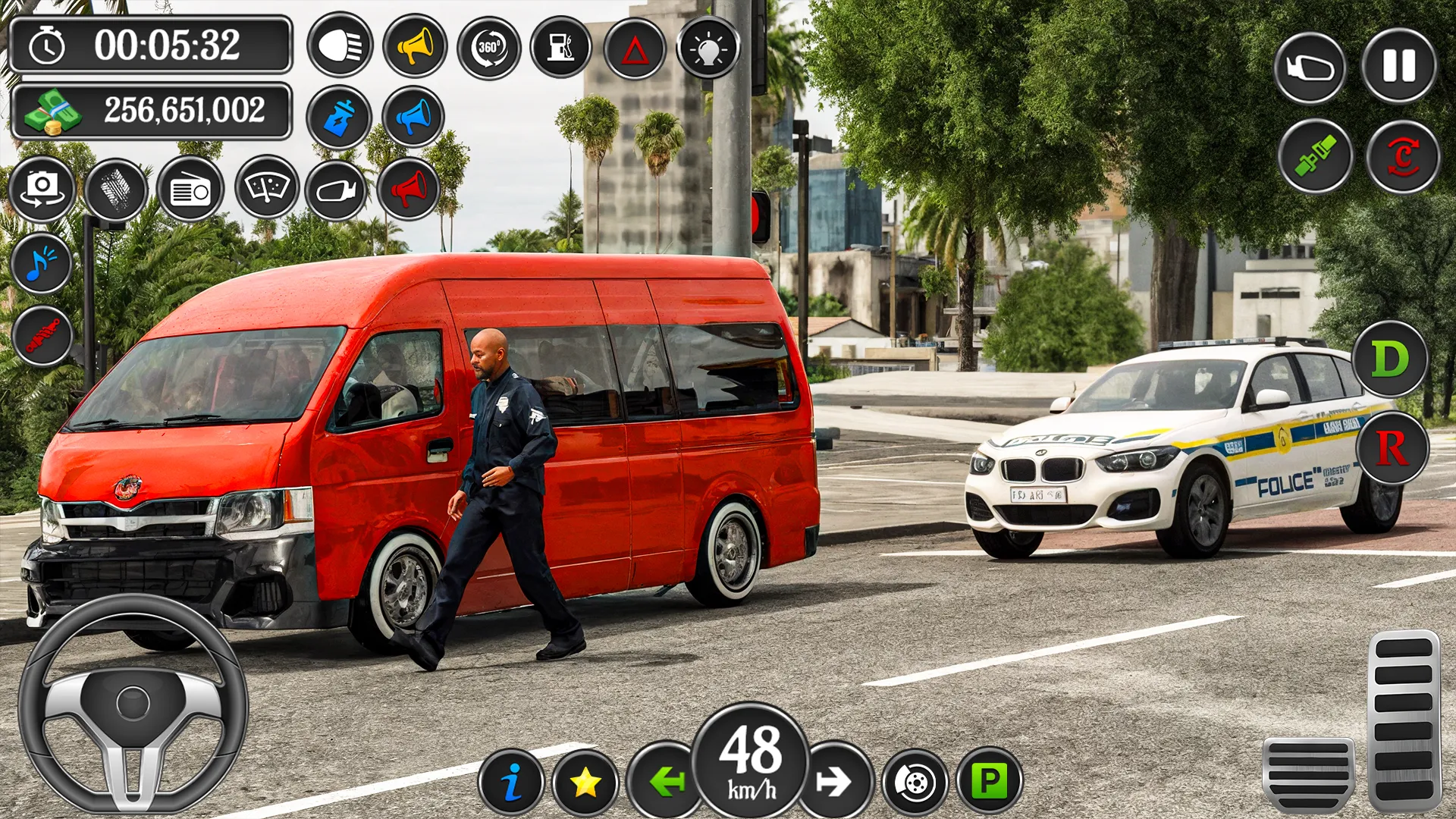Open the fuel station icon
This screenshot has width=1456, height=819.
(563, 46)
